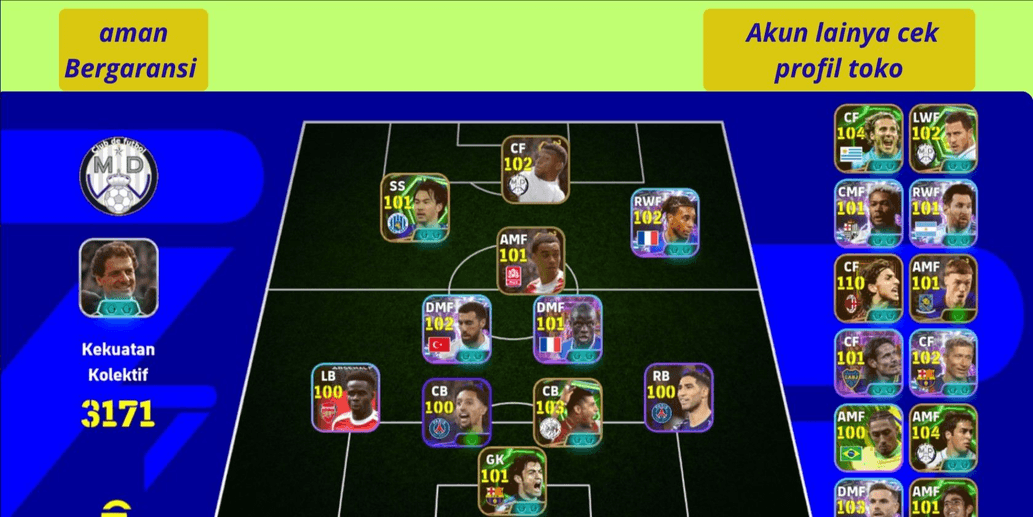Open the manager portrait

[x=119, y=278]
